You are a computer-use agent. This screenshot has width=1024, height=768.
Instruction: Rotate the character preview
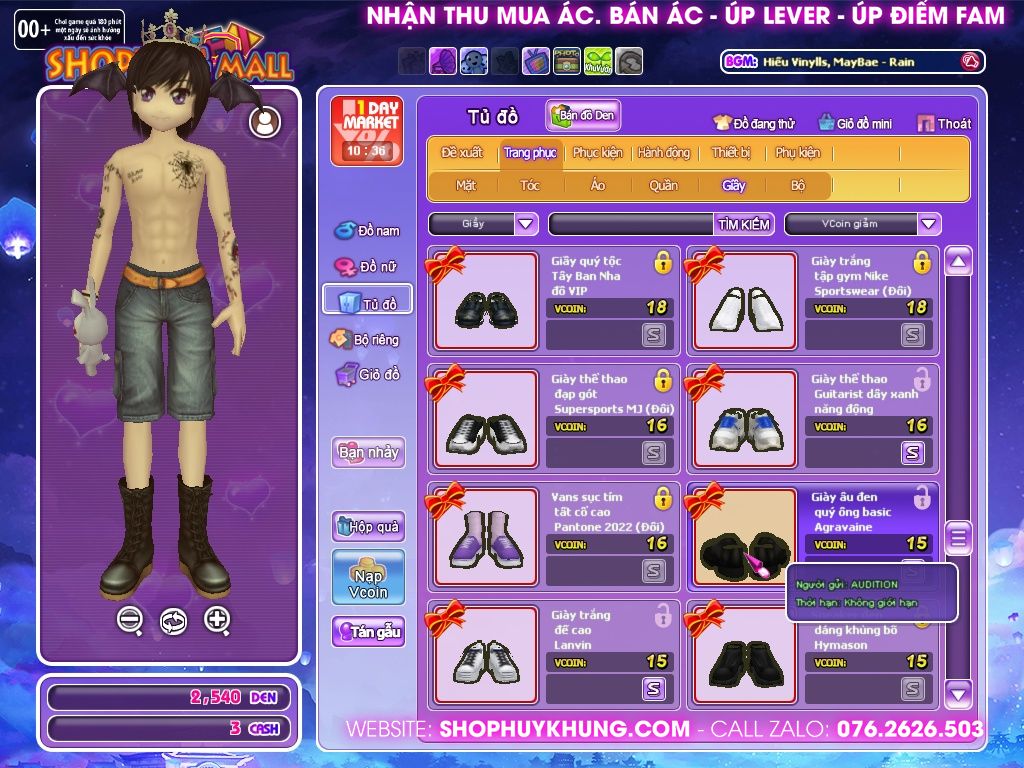(x=173, y=621)
